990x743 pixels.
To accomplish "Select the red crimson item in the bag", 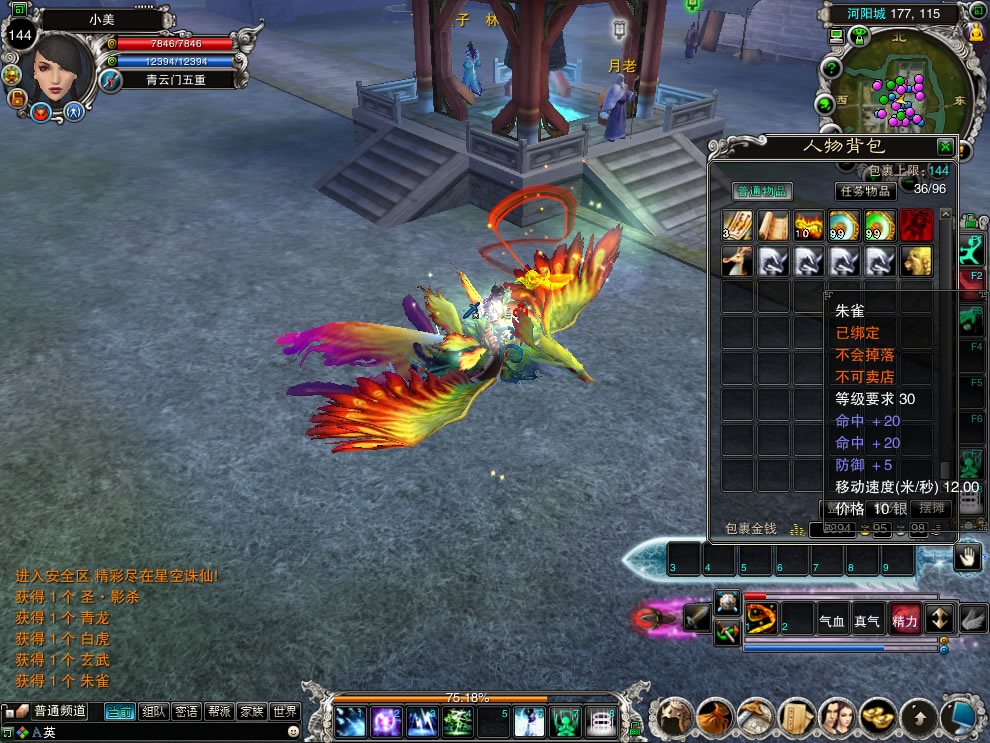I will (916, 226).
